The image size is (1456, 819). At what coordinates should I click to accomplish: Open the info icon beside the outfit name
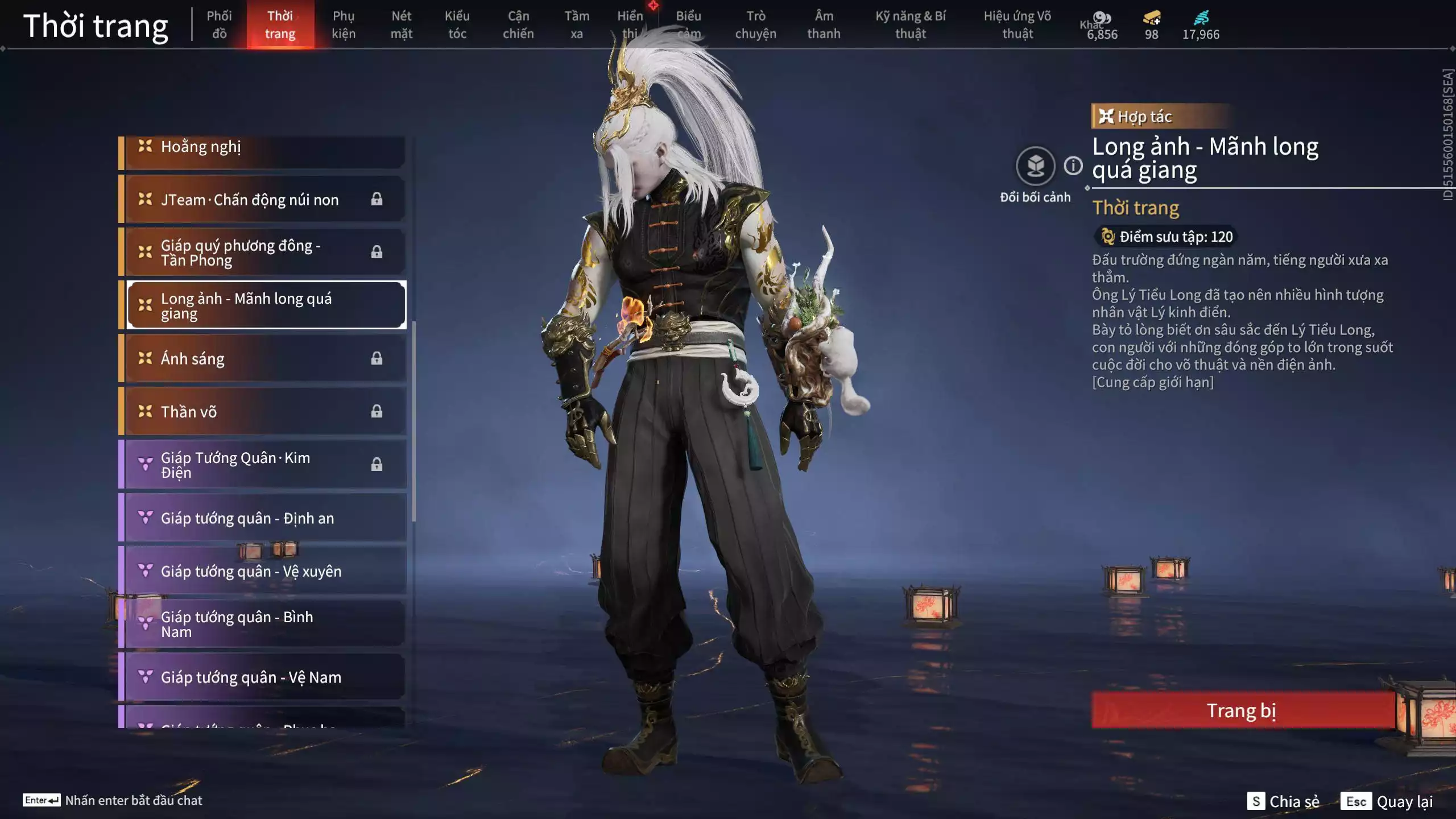click(1073, 166)
